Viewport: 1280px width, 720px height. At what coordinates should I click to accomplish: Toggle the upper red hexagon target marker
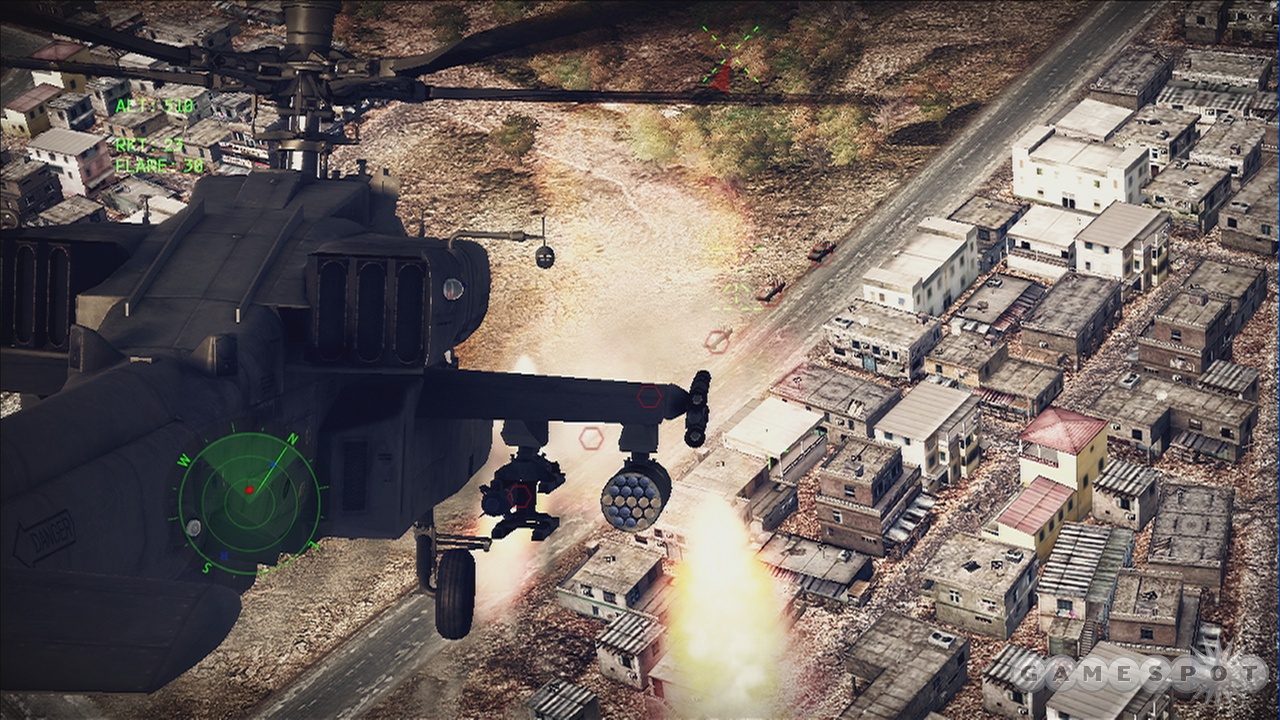[716, 342]
